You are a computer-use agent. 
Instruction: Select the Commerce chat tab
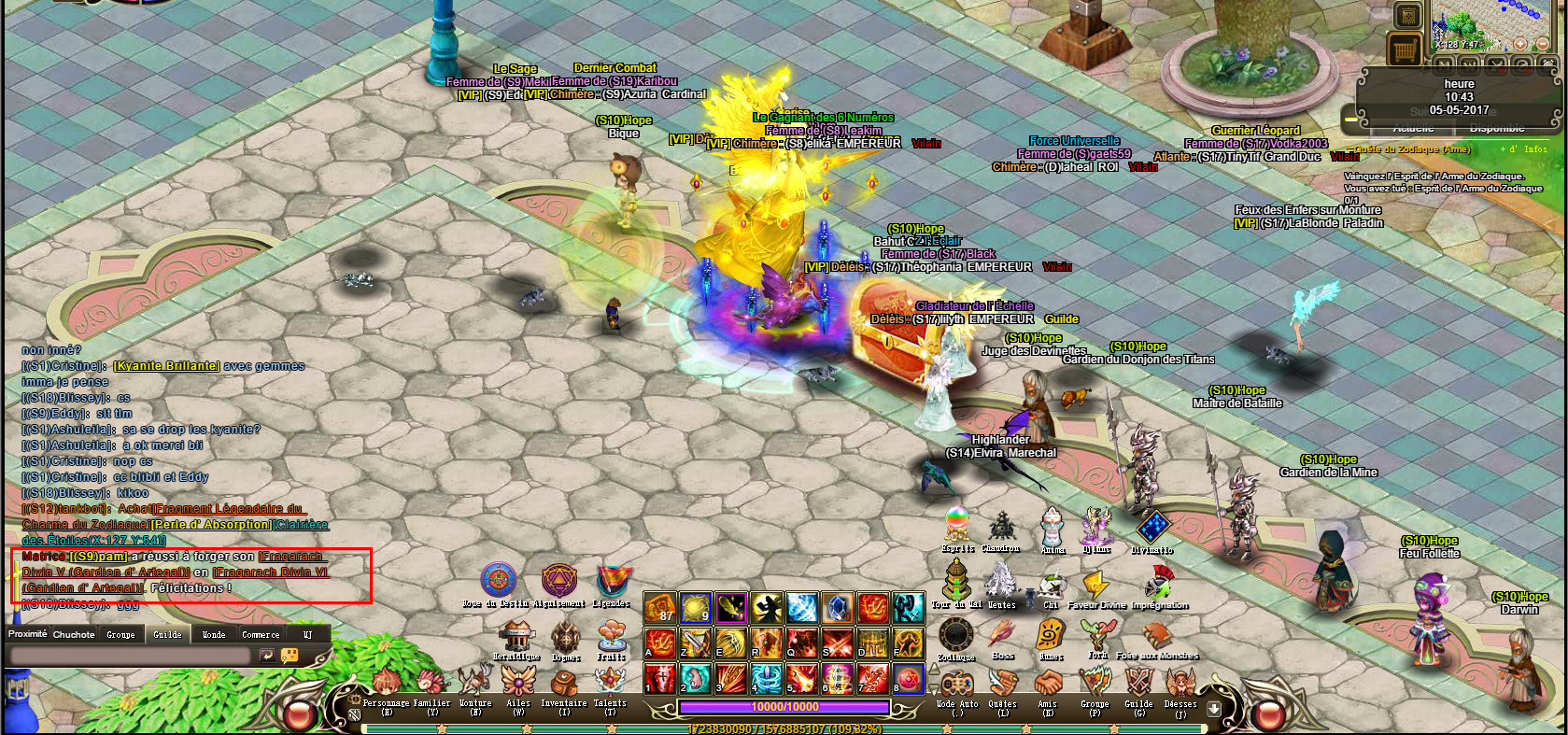(261, 634)
